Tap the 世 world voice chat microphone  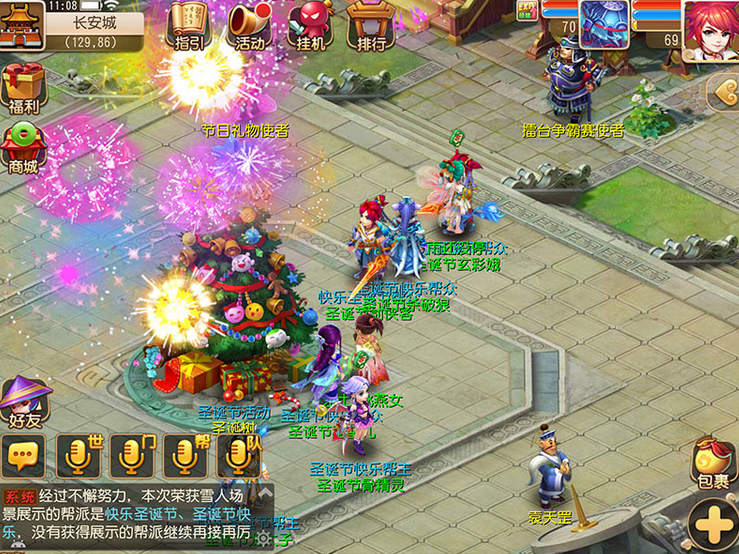(x=81, y=456)
